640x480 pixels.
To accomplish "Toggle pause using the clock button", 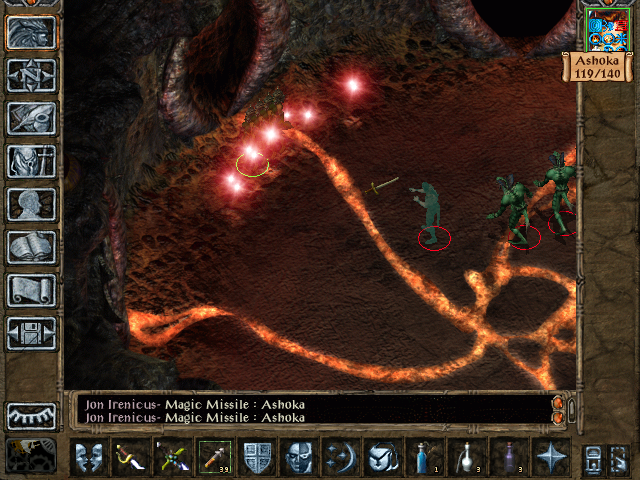I will click(31, 455).
